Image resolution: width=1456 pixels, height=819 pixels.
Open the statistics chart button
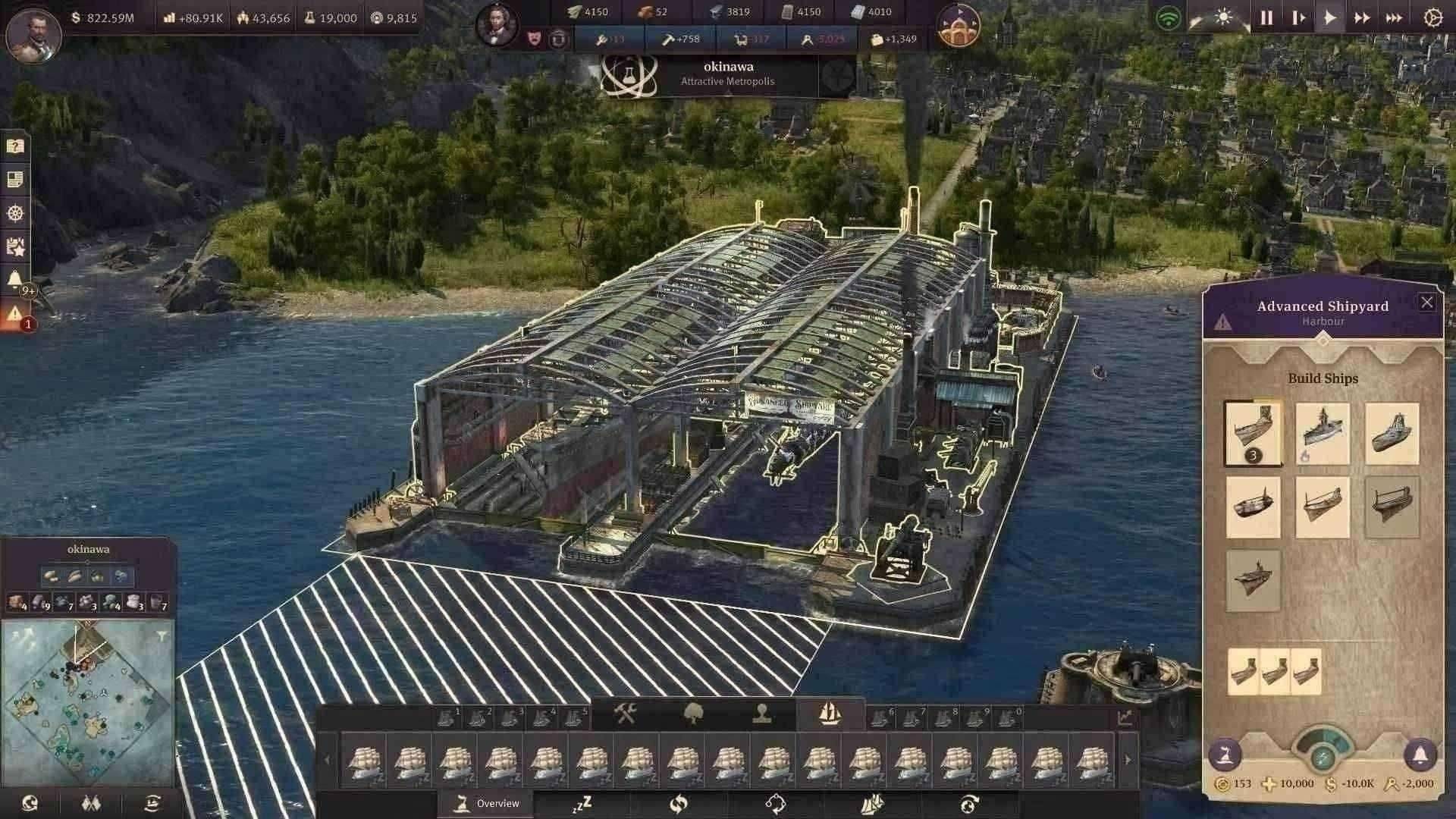(x=1124, y=717)
